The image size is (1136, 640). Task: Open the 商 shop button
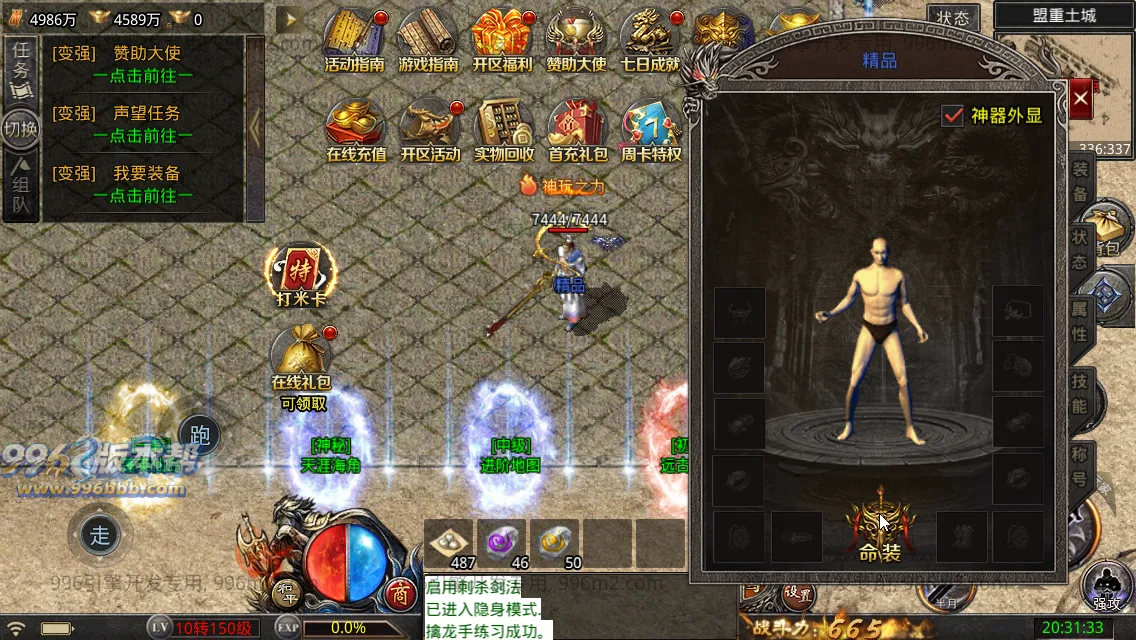click(x=401, y=593)
